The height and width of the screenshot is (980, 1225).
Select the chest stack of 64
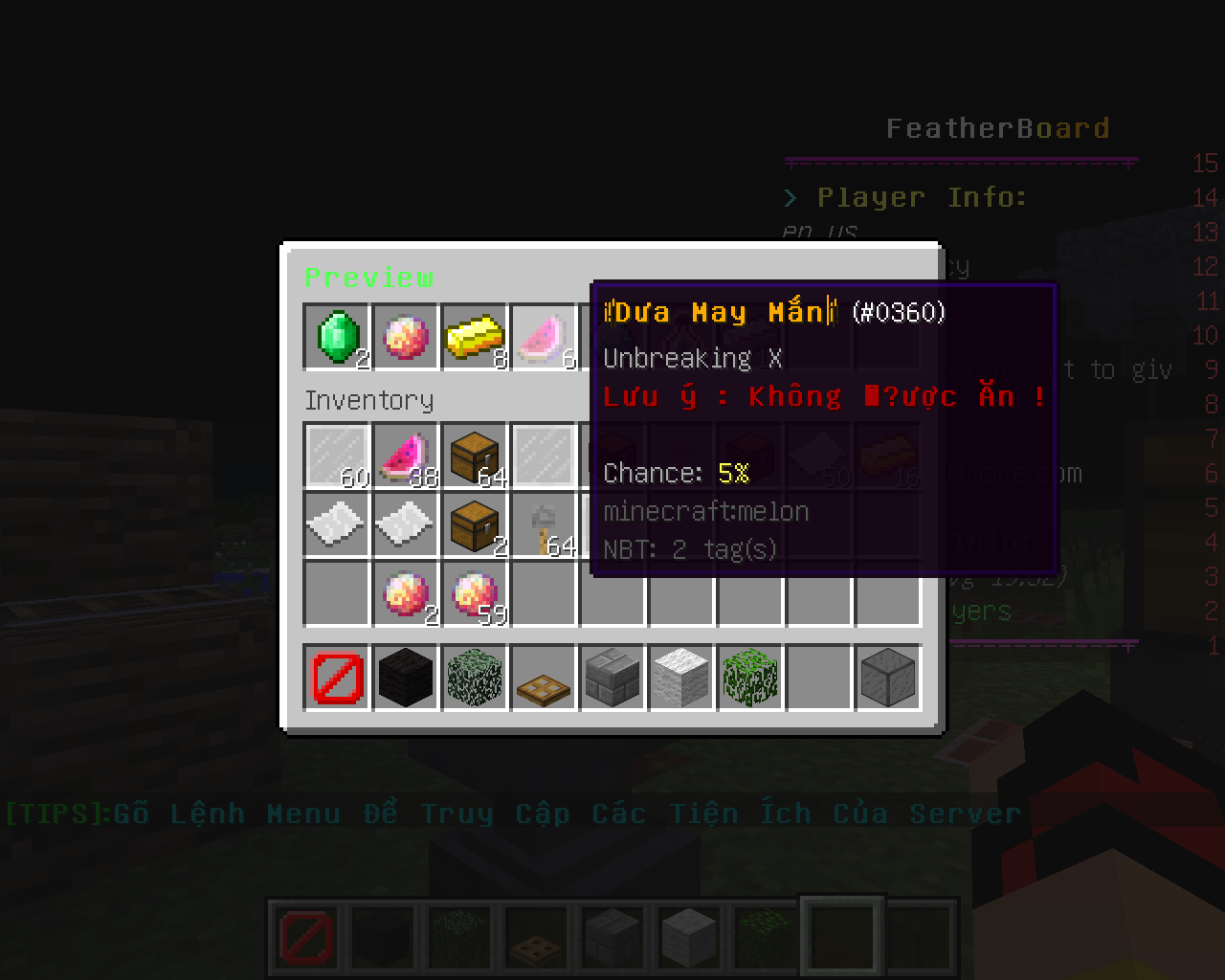475,456
